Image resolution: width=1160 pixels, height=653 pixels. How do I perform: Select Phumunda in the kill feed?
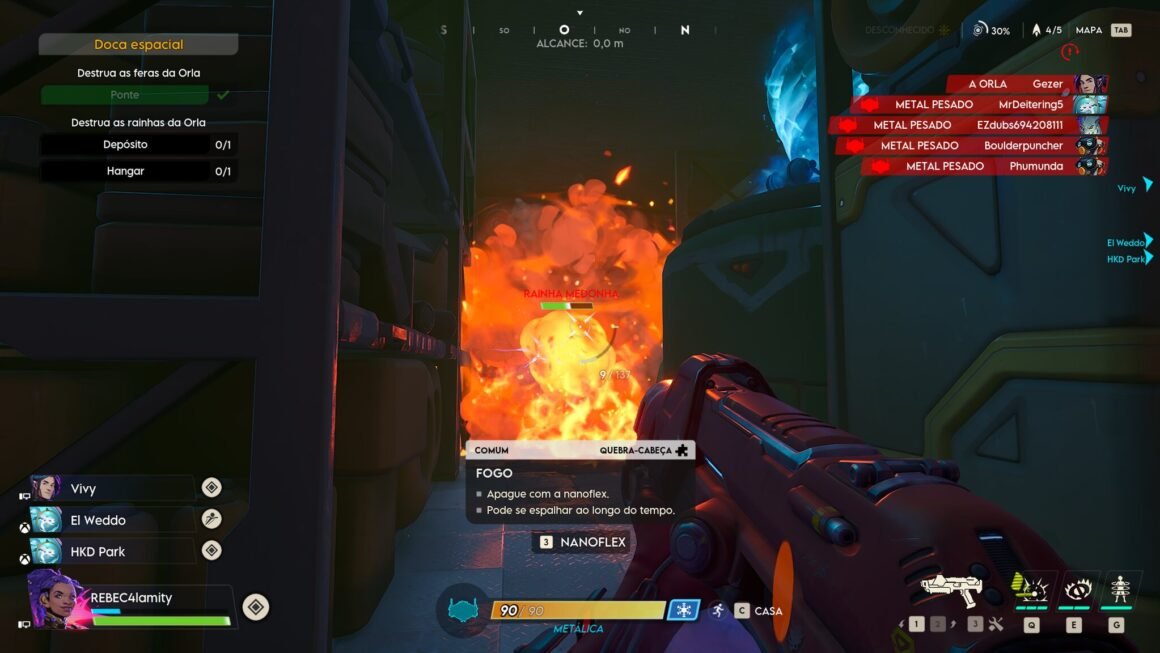pyautogui.click(x=1038, y=166)
